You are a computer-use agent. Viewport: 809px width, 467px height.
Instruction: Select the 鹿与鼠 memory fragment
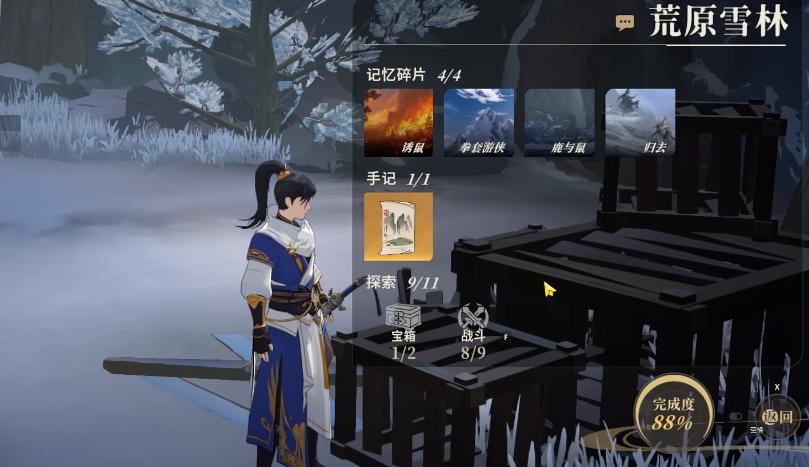click(559, 123)
